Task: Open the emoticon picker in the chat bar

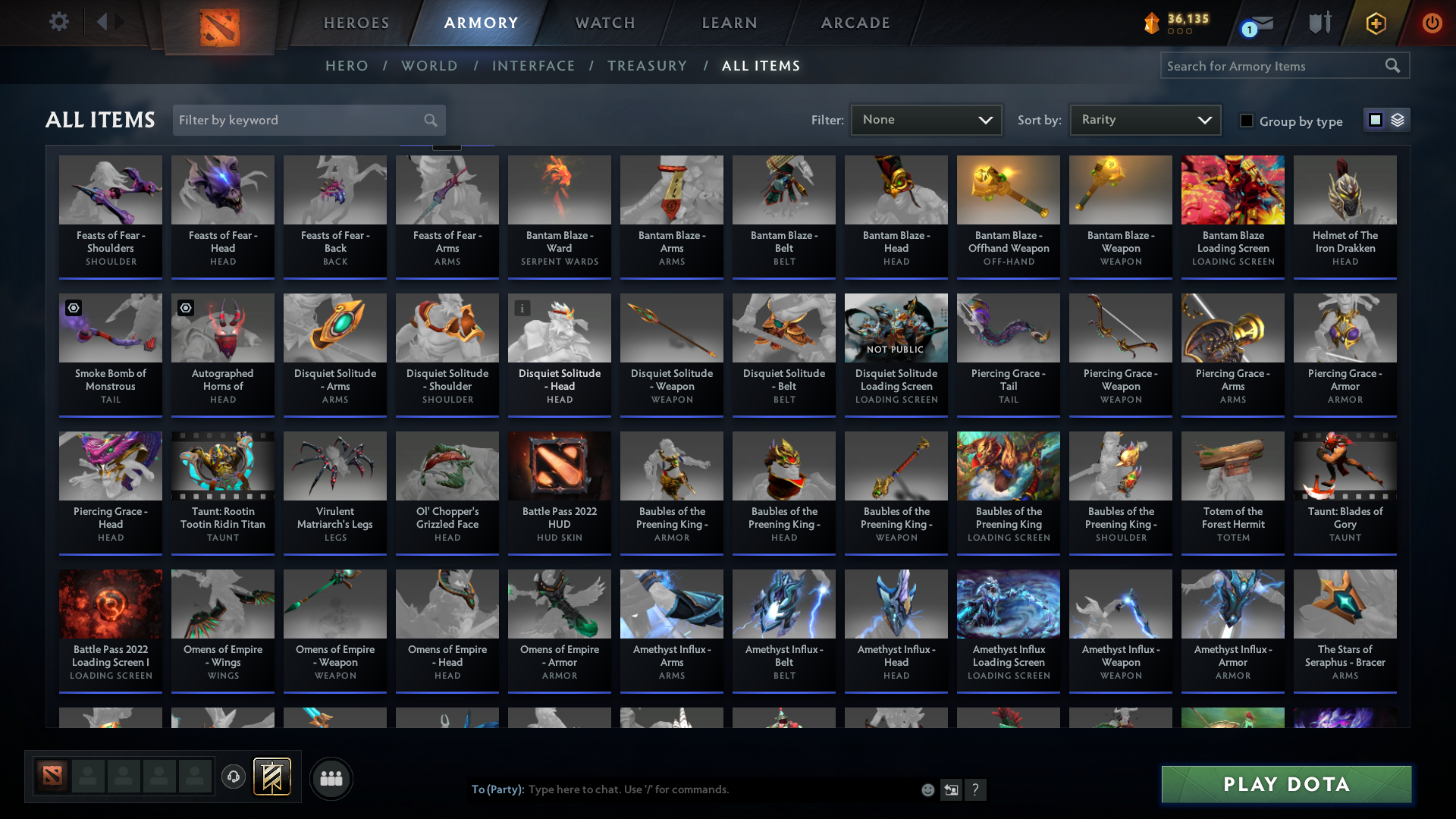Action: 927,789
